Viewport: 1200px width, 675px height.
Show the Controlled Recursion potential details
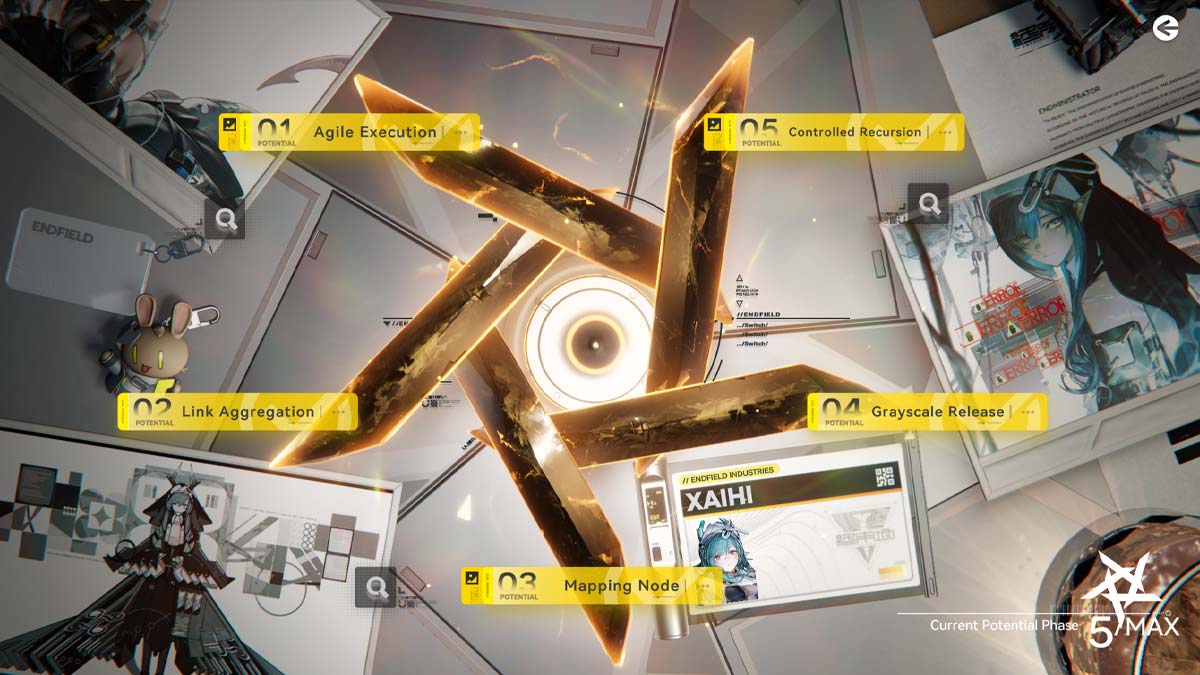pos(834,132)
